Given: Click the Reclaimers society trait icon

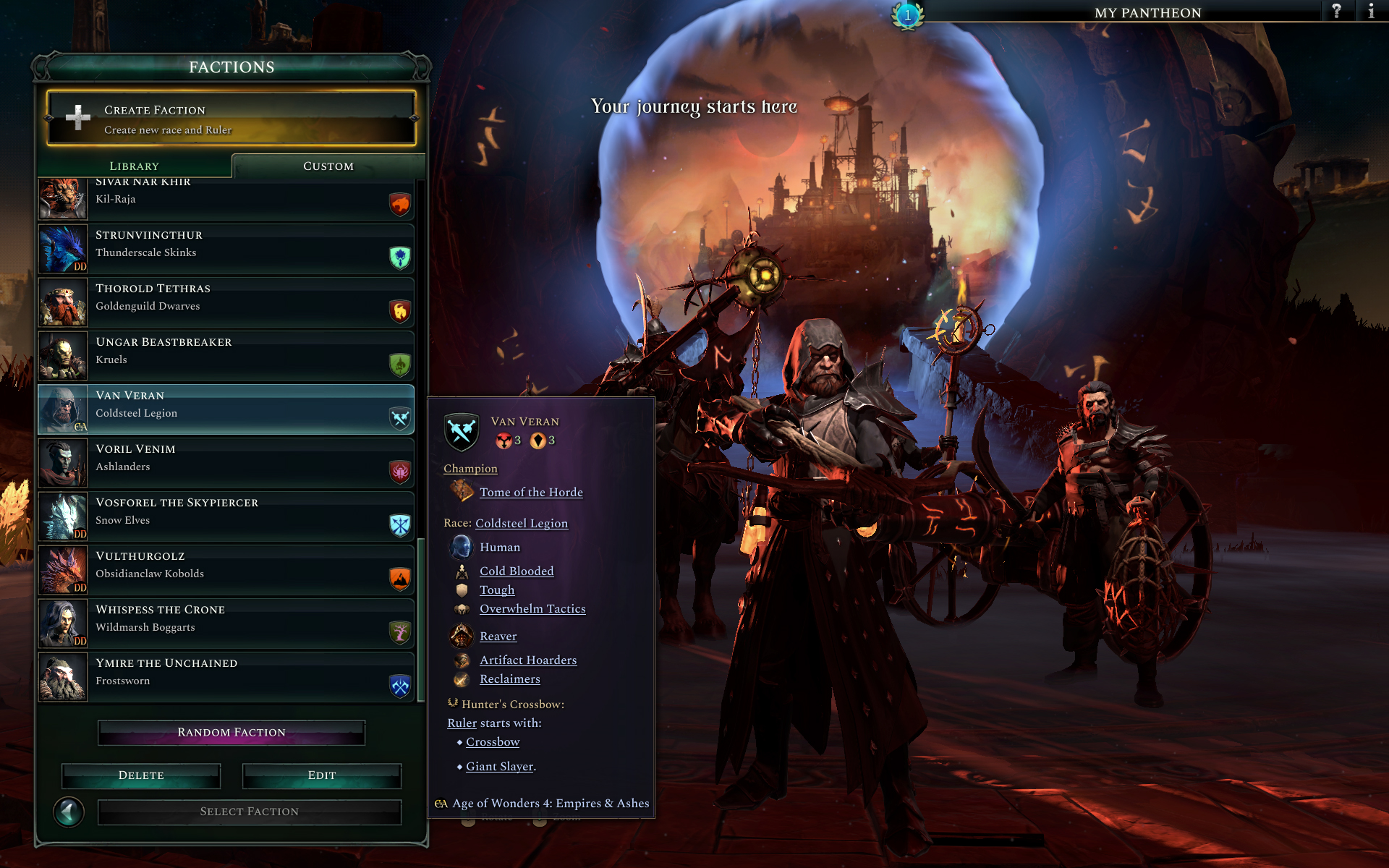Looking at the screenshot, I should coord(462,678).
